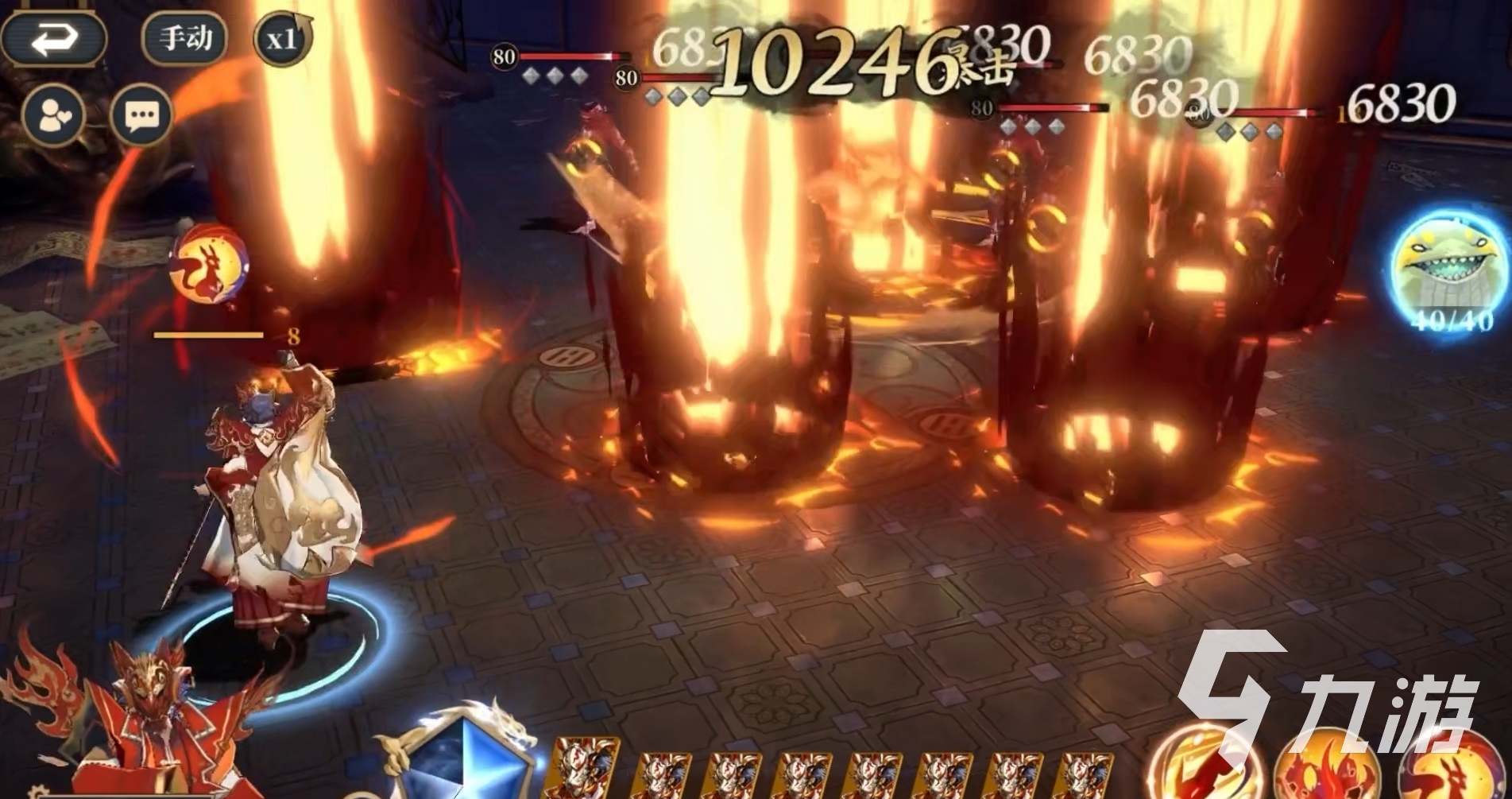Click the return arrow back button
Image resolution: width=1512 pixels, height=799 pixels.
coord(54,37)
